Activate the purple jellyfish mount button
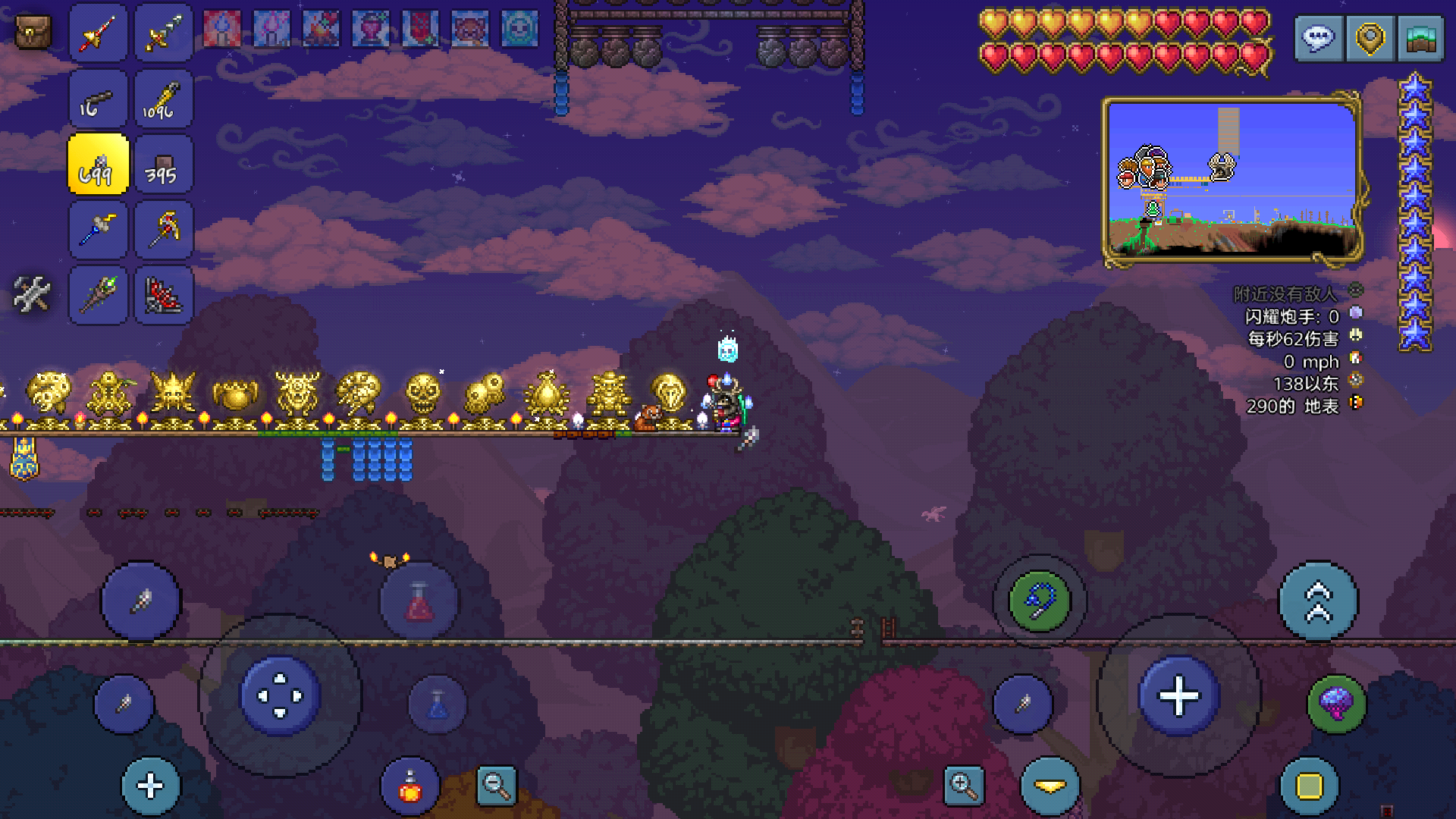Screen dimensions: 1456x819 click(1336, 704)
